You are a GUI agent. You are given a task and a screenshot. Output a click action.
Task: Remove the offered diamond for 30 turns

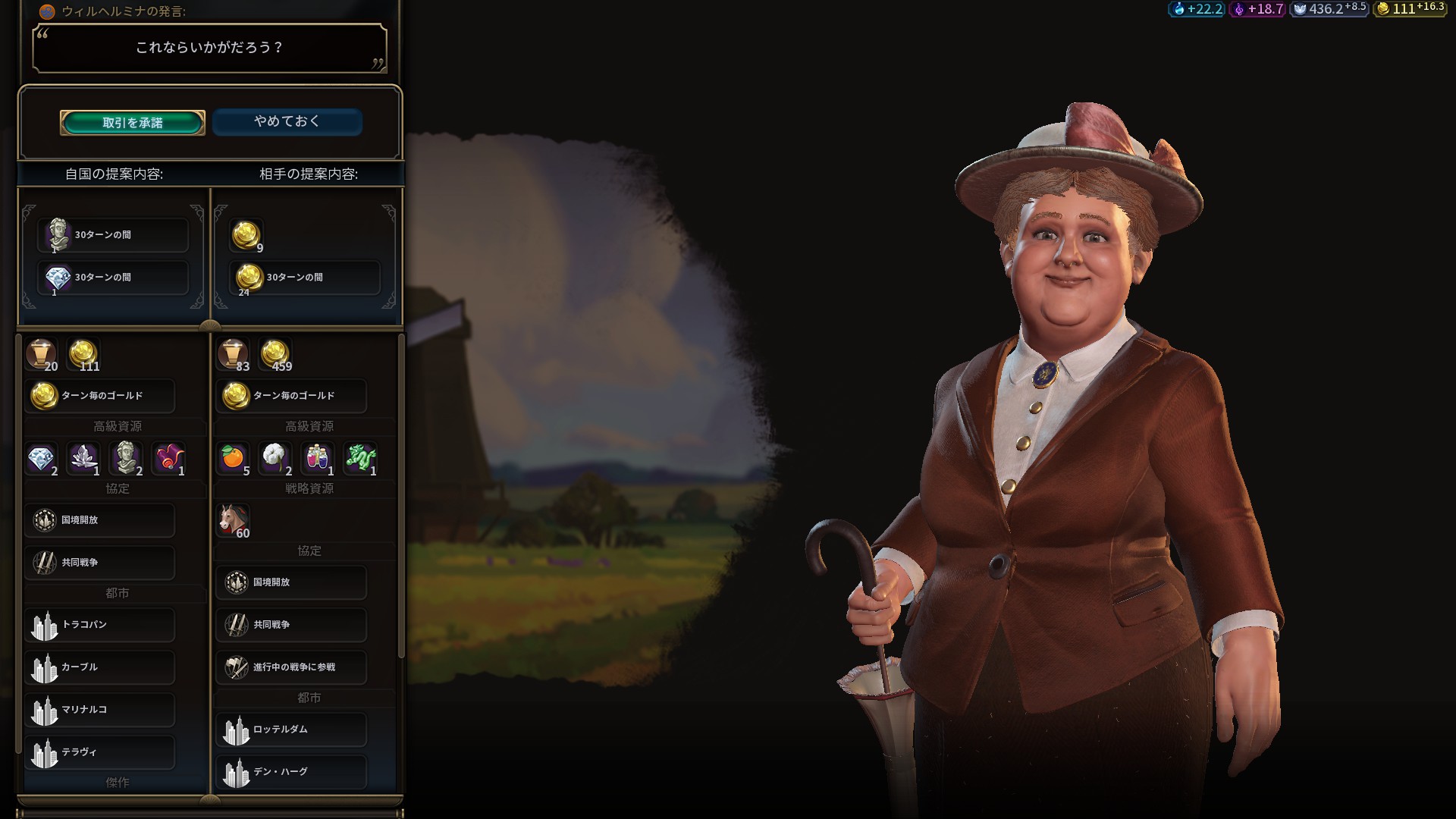tap(112, 278)
